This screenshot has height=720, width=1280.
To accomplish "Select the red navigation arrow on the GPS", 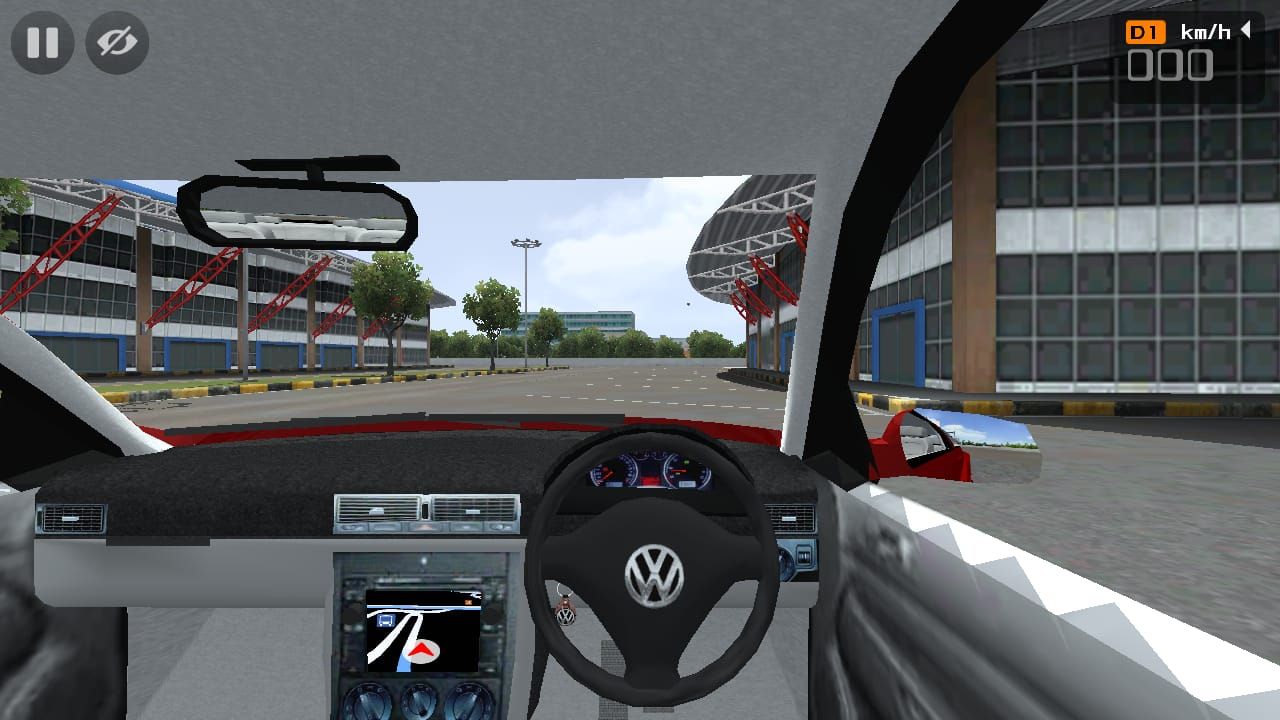I will 421,650.
